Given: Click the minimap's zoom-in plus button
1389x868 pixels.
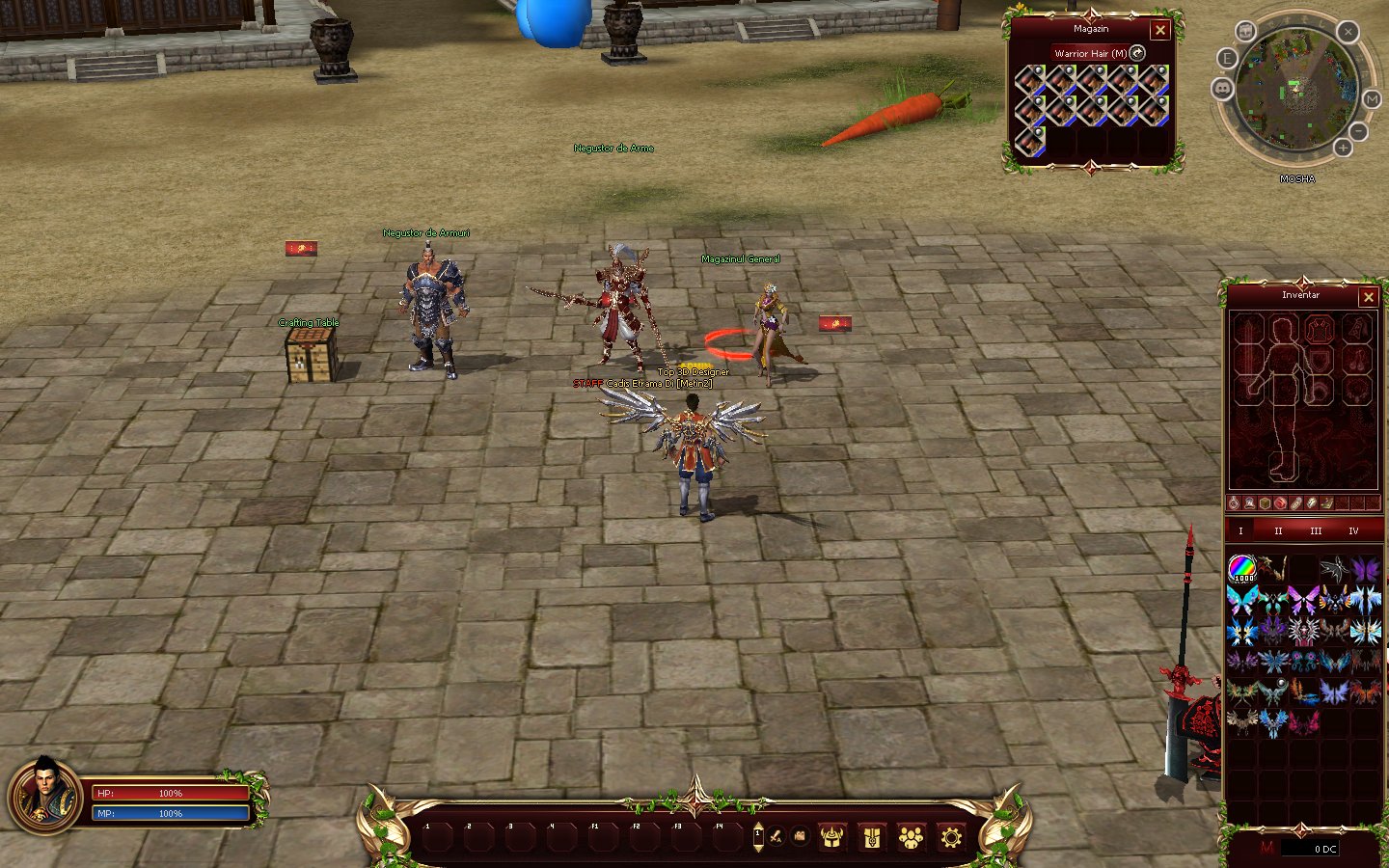Looking at the screenshot, I should click(x=1343, y=148).
